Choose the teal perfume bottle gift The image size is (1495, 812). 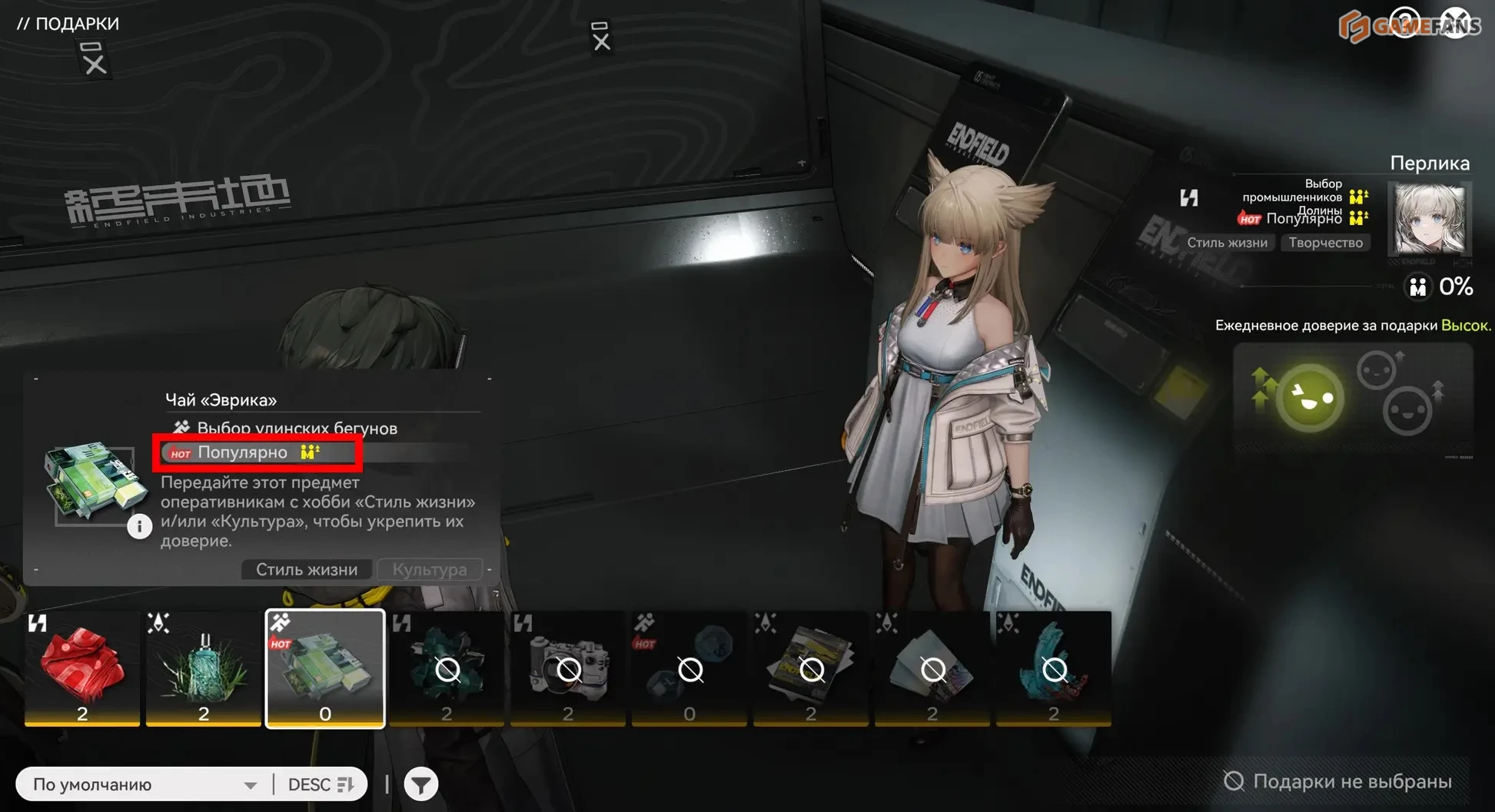[x=204, y=667]
